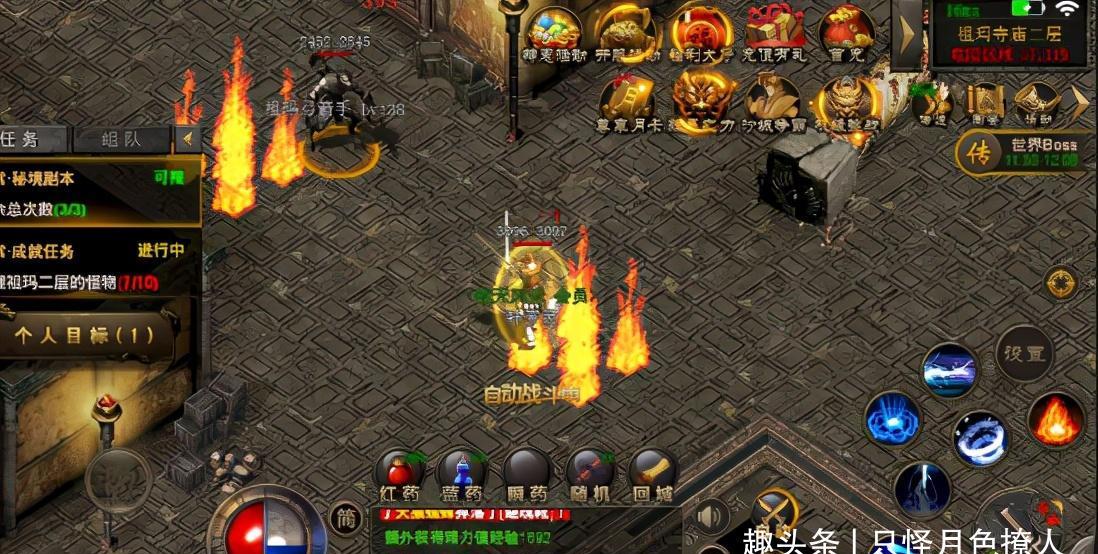Activate the 随机 random teleport item
This screenshot has width=1098, height=554.
[x=590, y=472]
